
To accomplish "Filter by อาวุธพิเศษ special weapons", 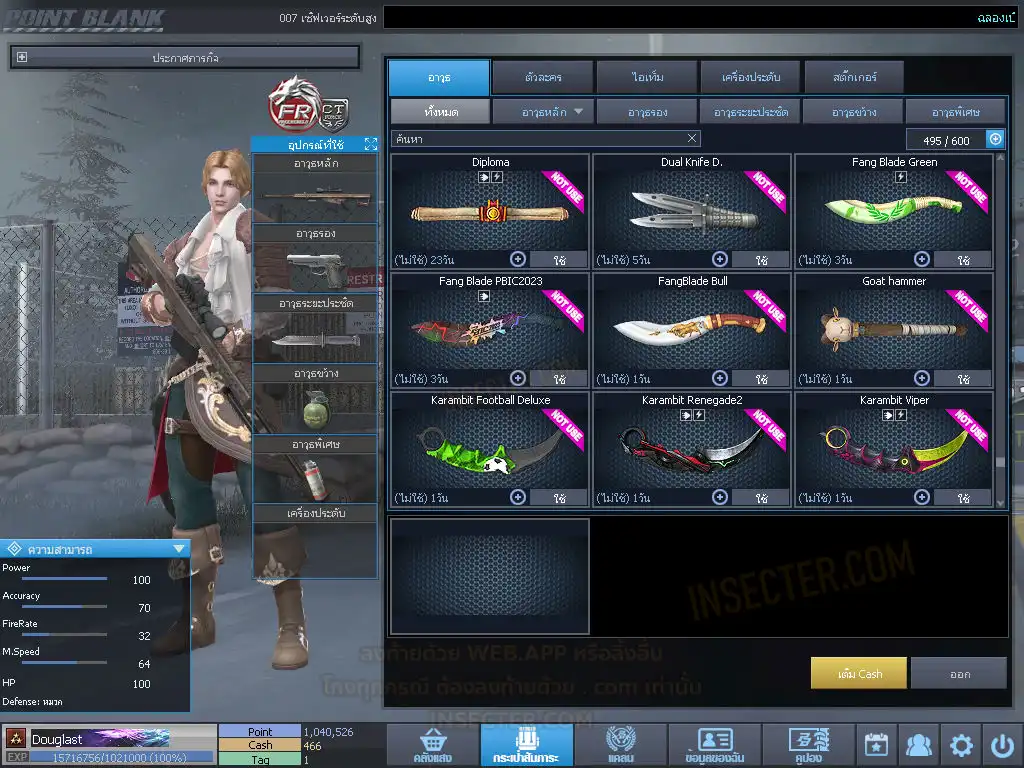I will click(955, 112).
